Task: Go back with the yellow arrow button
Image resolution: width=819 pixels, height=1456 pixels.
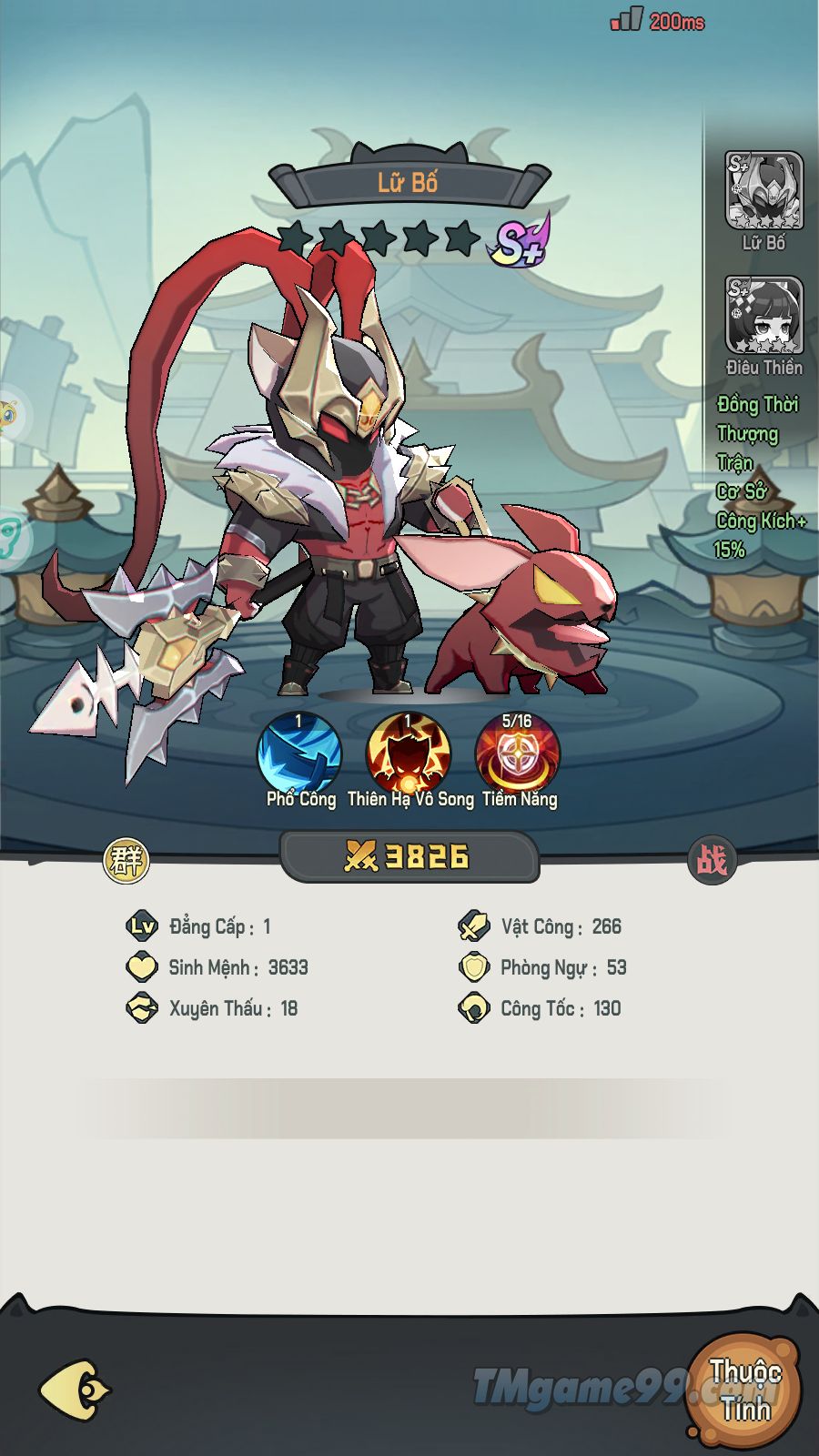Action: tap(75, 1390)
